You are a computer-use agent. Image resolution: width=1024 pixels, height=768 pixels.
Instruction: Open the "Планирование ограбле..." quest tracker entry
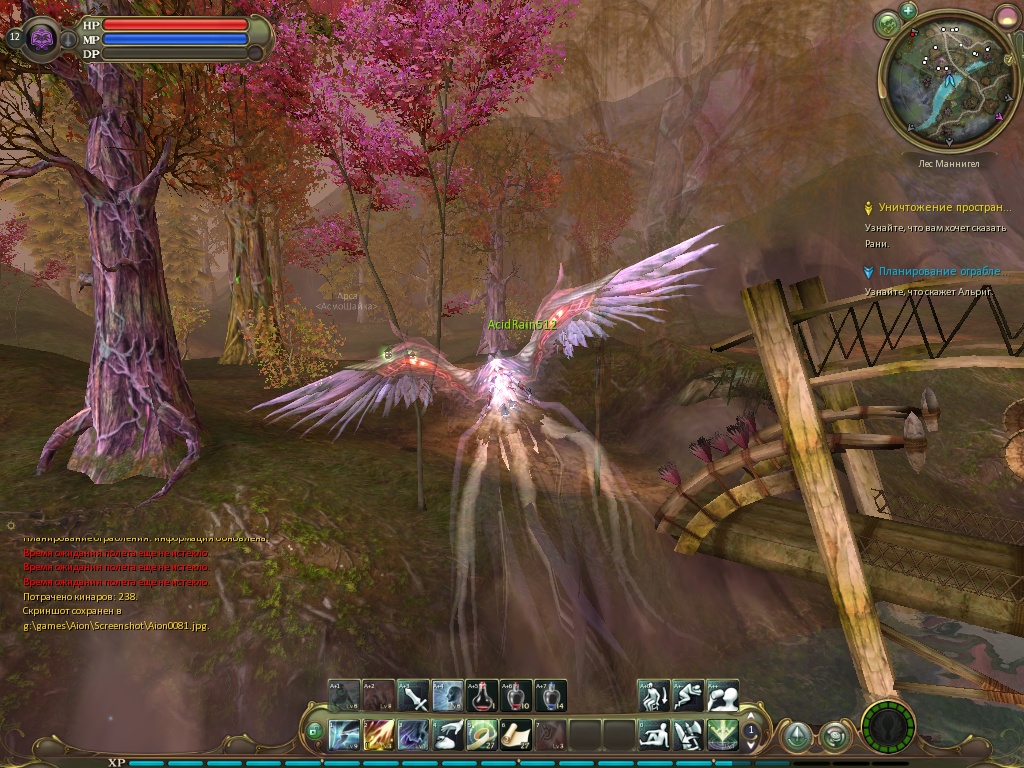pos(940,271)
